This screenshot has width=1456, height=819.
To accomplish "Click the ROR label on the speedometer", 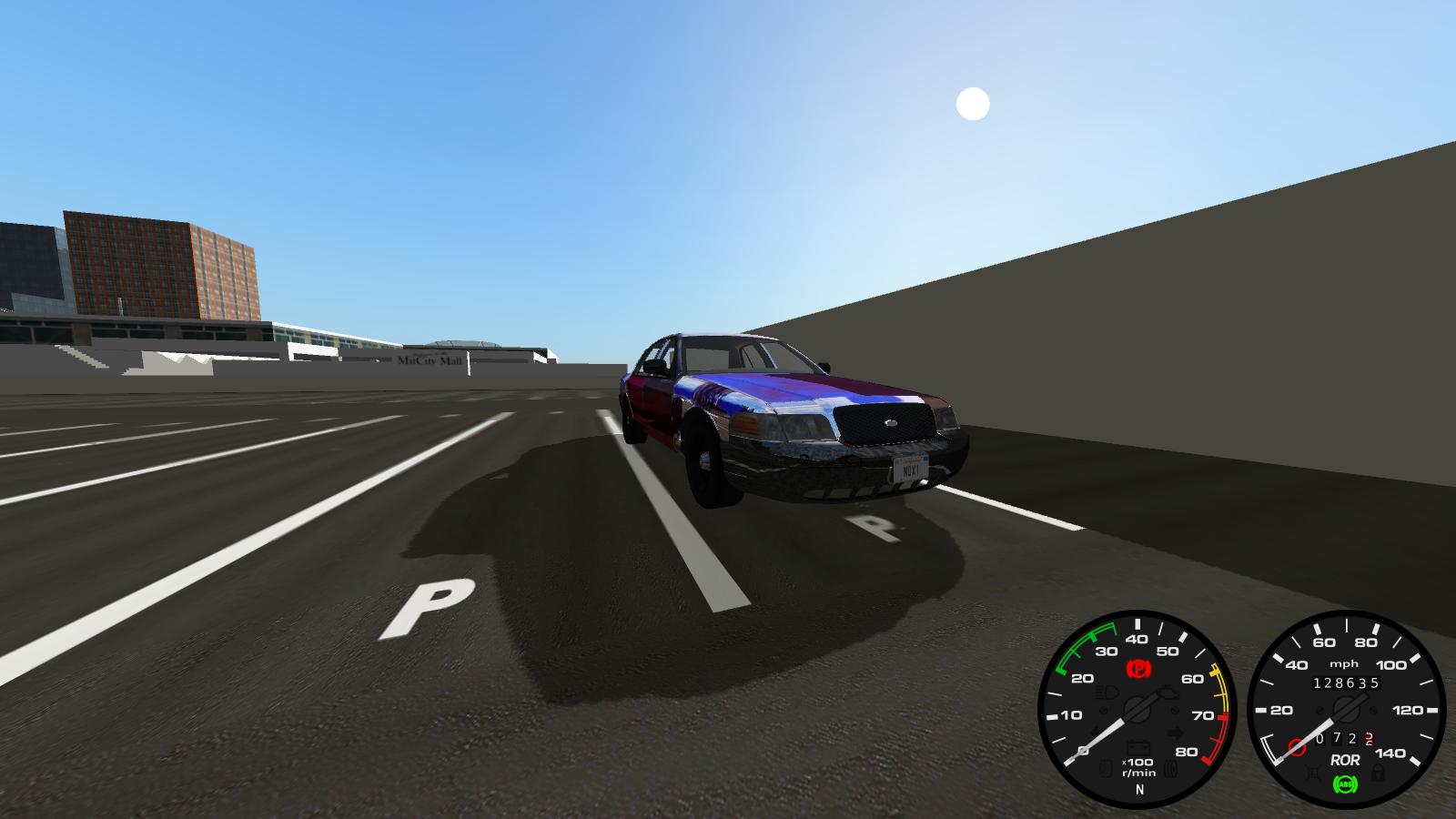I will 1346,758.
